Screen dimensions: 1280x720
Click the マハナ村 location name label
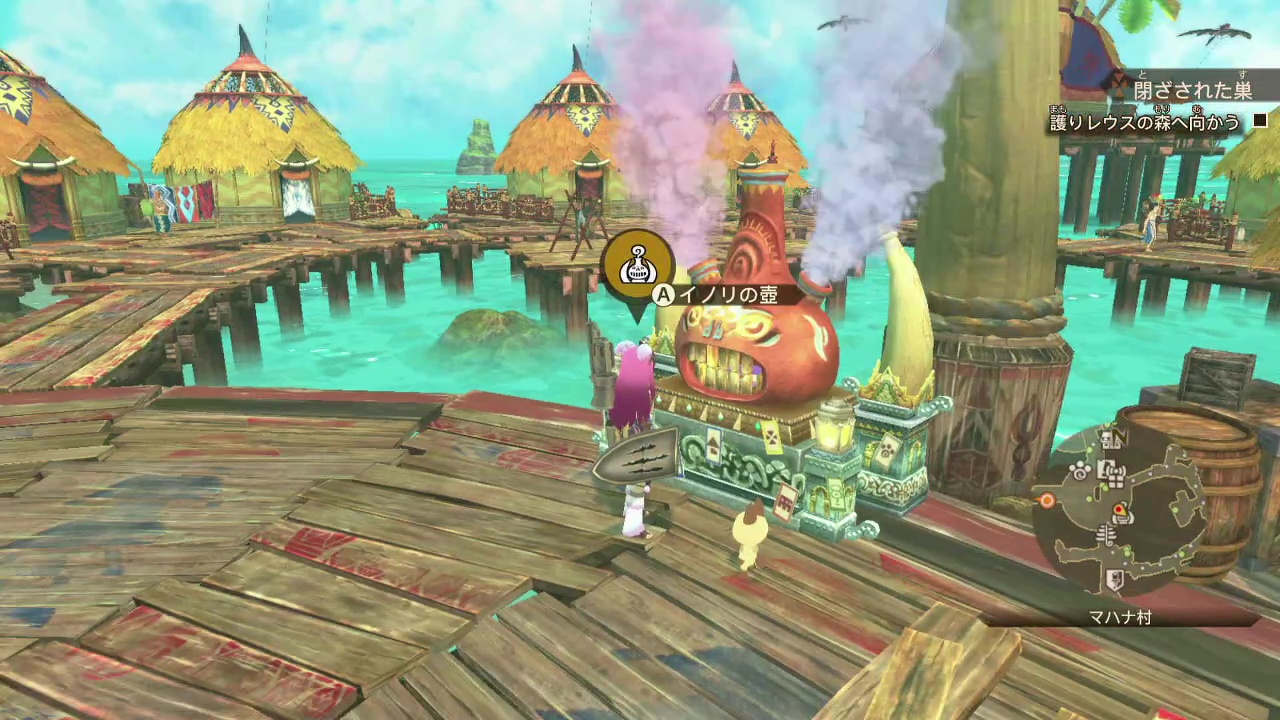click(1121, 618)
